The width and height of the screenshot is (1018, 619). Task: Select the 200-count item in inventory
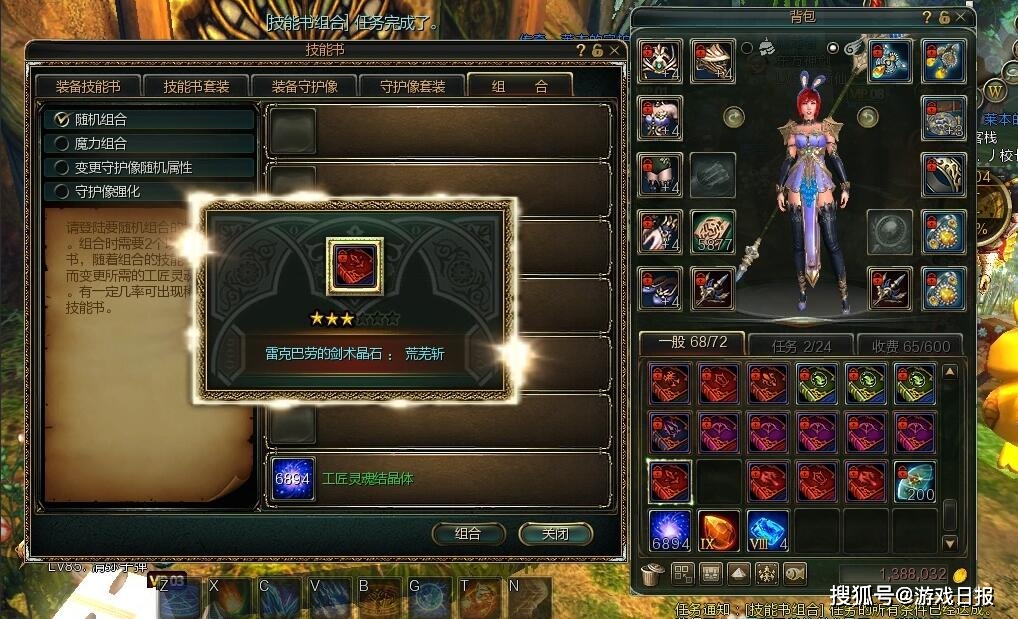914,482
